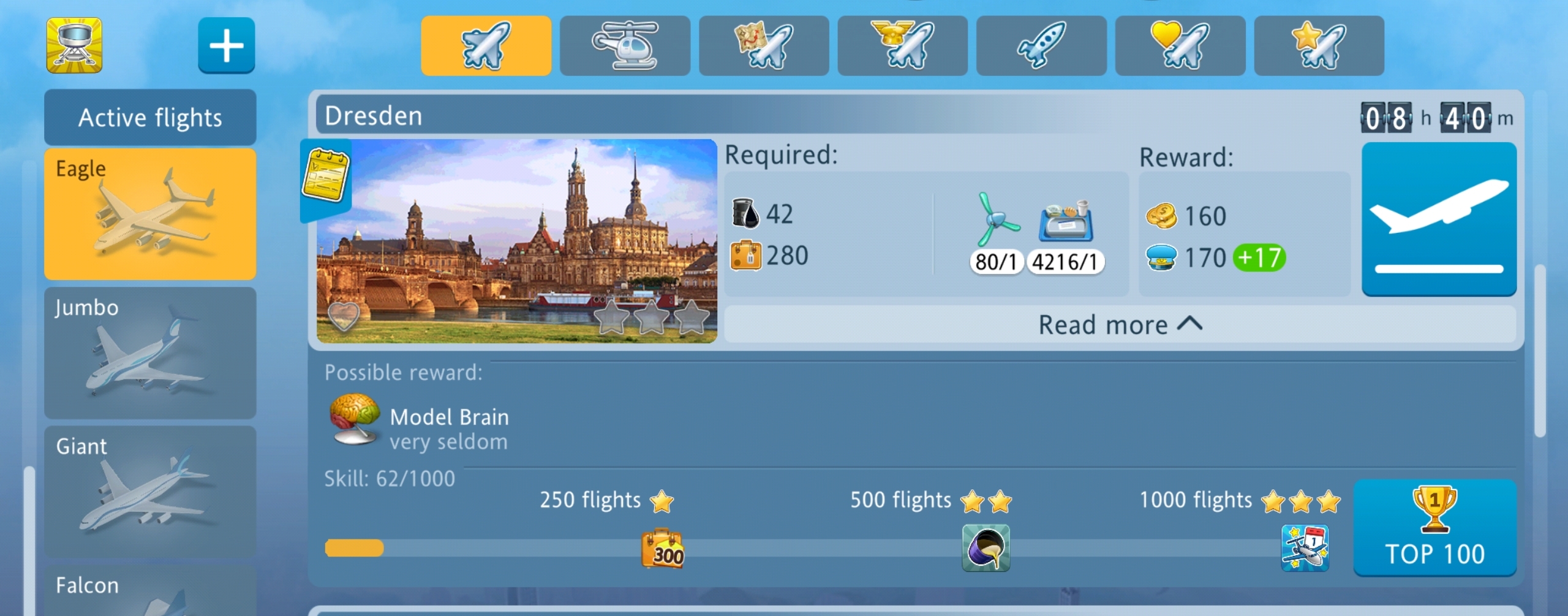This screenshot has height=616, width=1568.
Task: Open the TOP 100 leaderboard
Action: [1434, 528]
